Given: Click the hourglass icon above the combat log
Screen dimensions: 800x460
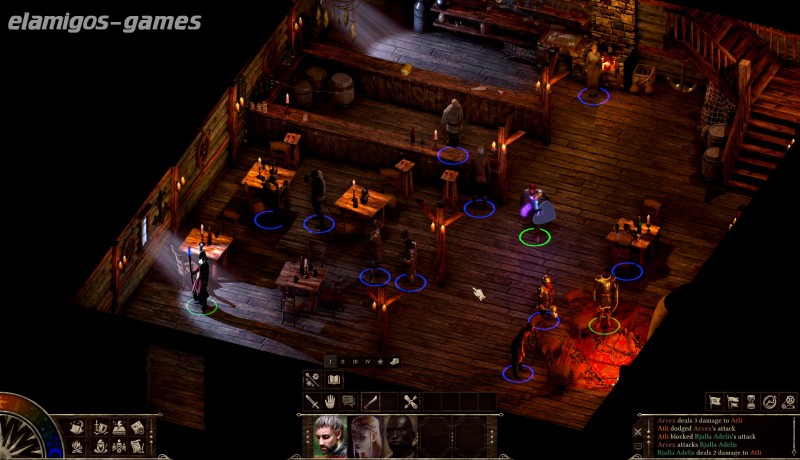Looking at the screenshot, I should pyautogui.click(x=750, y=402).
